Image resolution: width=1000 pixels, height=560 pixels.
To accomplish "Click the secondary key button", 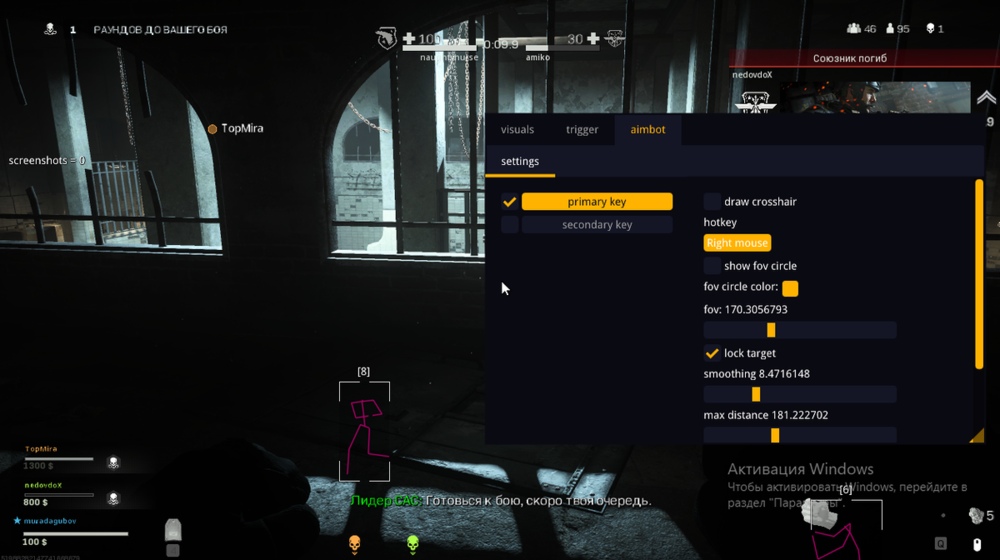I will pyautogui.click(x=596, y=225).
